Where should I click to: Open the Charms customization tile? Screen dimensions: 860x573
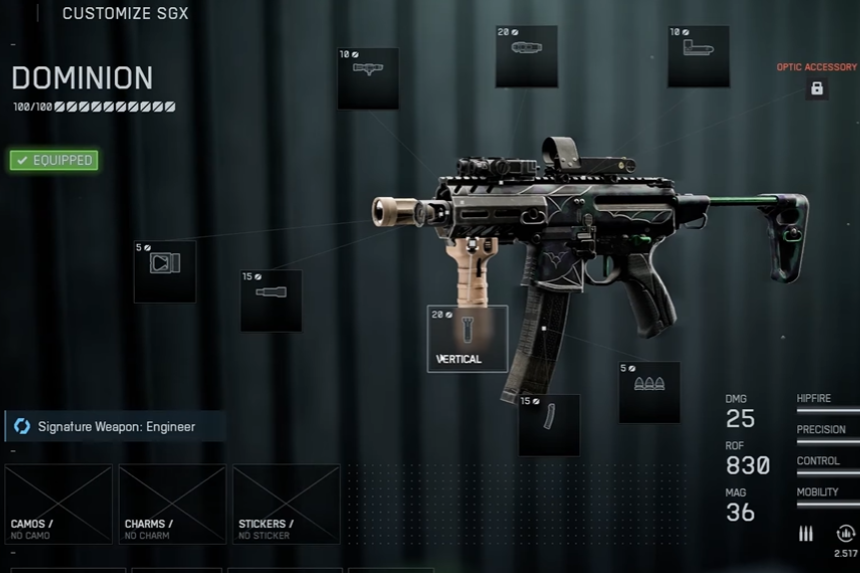click(x=173, y=504)
